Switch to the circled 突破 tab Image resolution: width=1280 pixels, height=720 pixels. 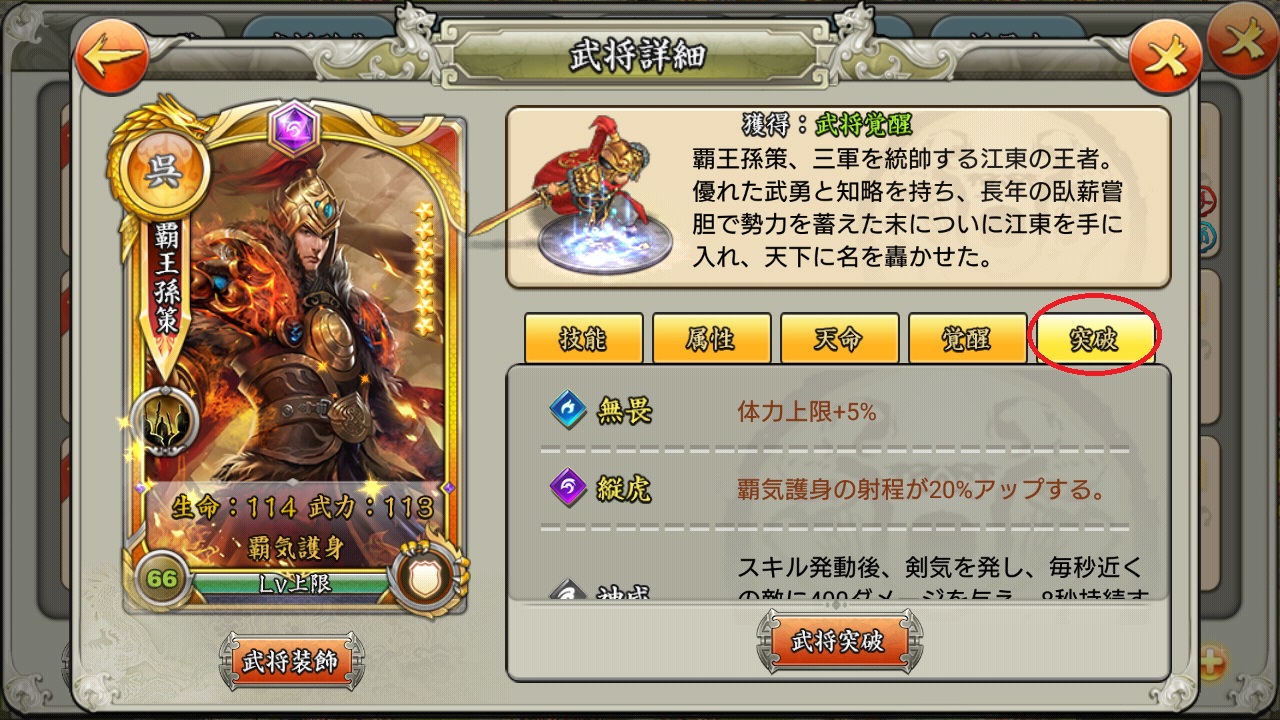coord(1095,338)
